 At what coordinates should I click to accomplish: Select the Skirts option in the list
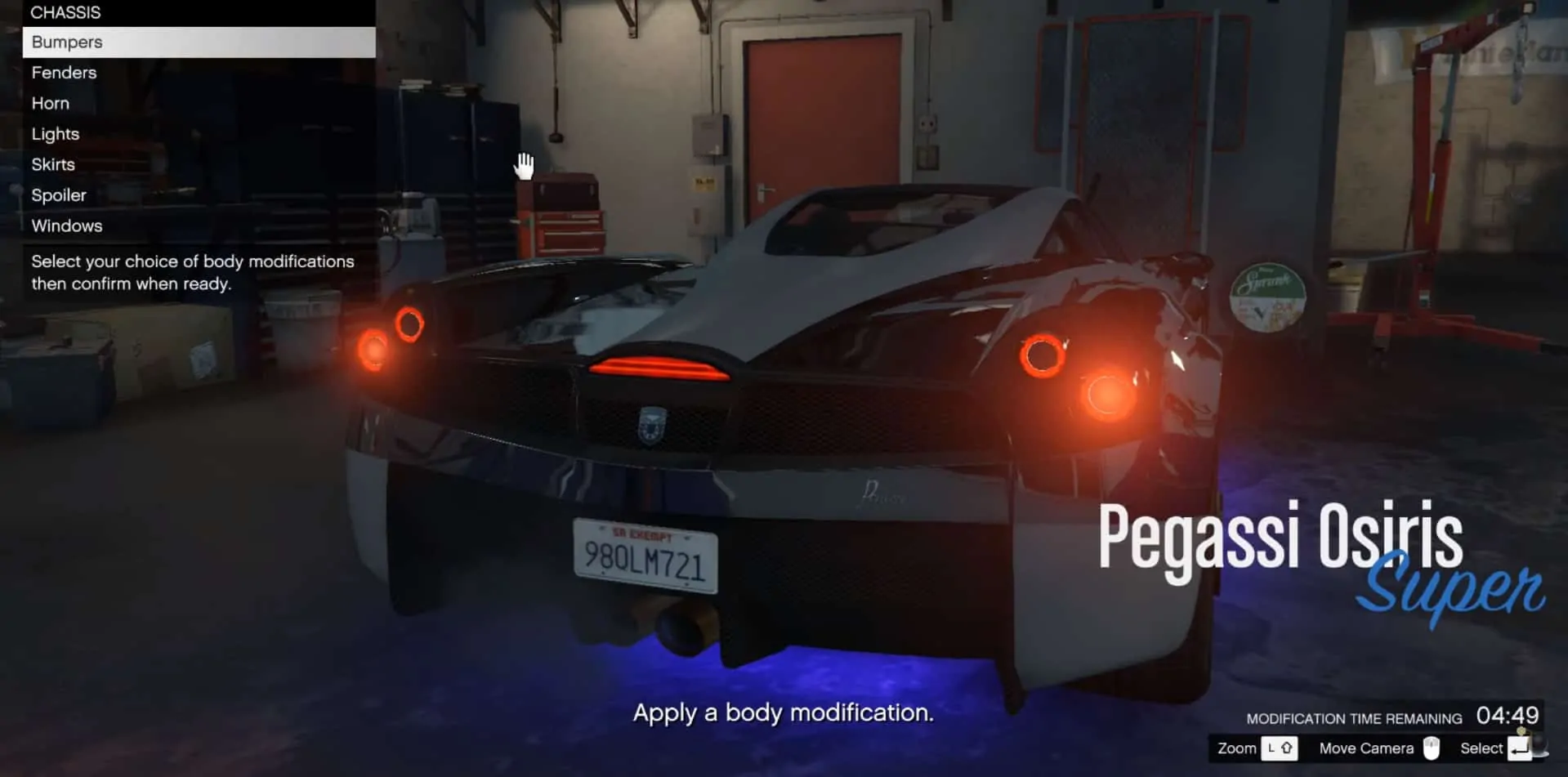[x=52, y=164]
